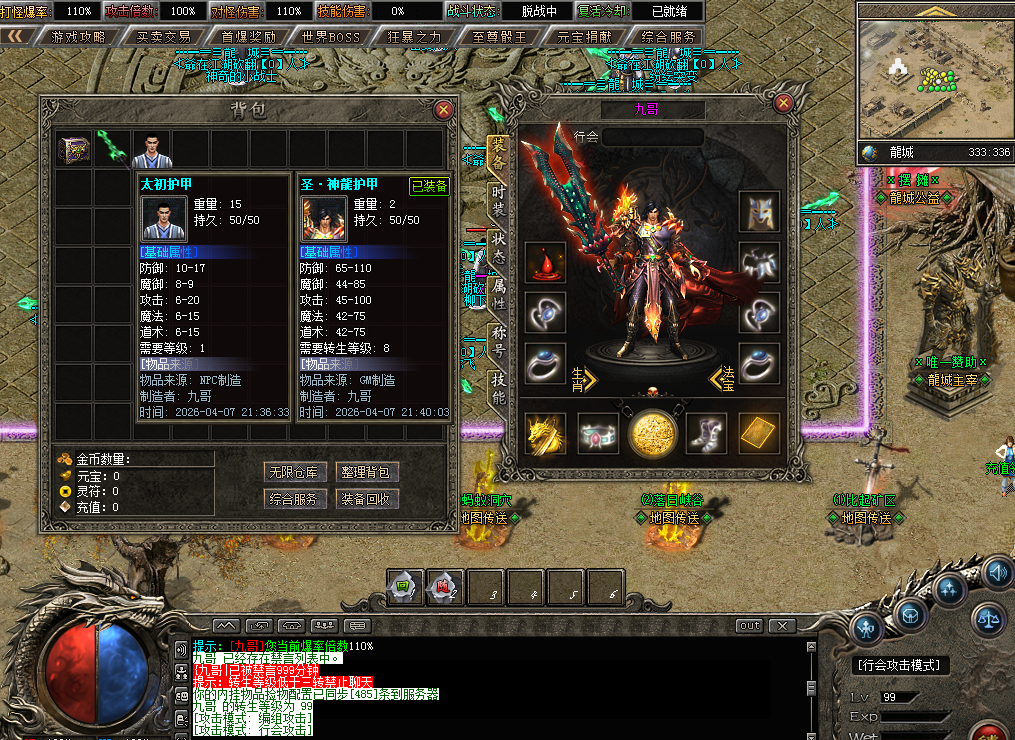Switch to the 属性 attributes tab
The width and height of the screenshot is (1015, 740).
(x=498, y=292)
